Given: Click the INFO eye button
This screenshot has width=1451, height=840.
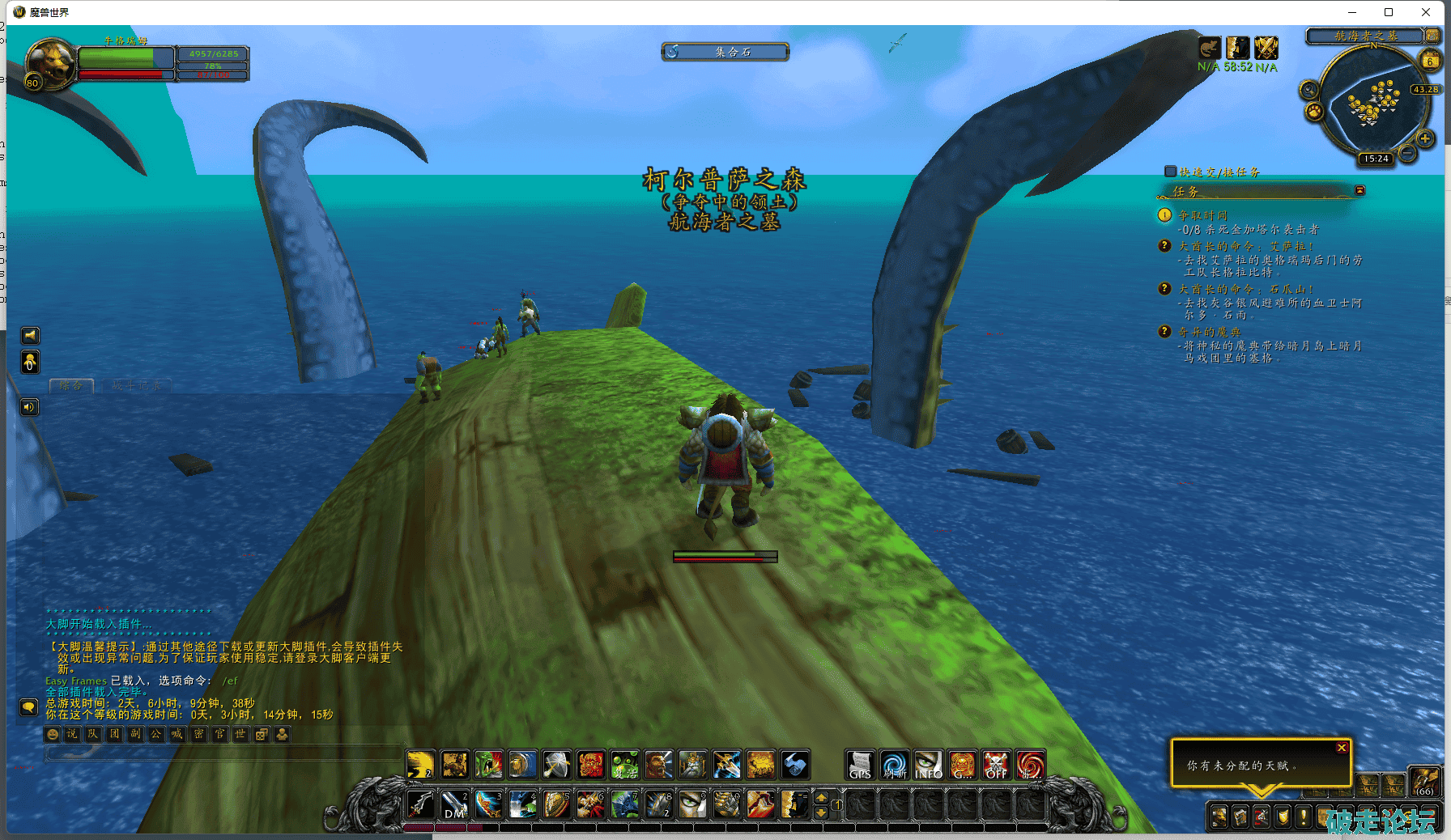Looking at the screenshot, I should 928,765.
